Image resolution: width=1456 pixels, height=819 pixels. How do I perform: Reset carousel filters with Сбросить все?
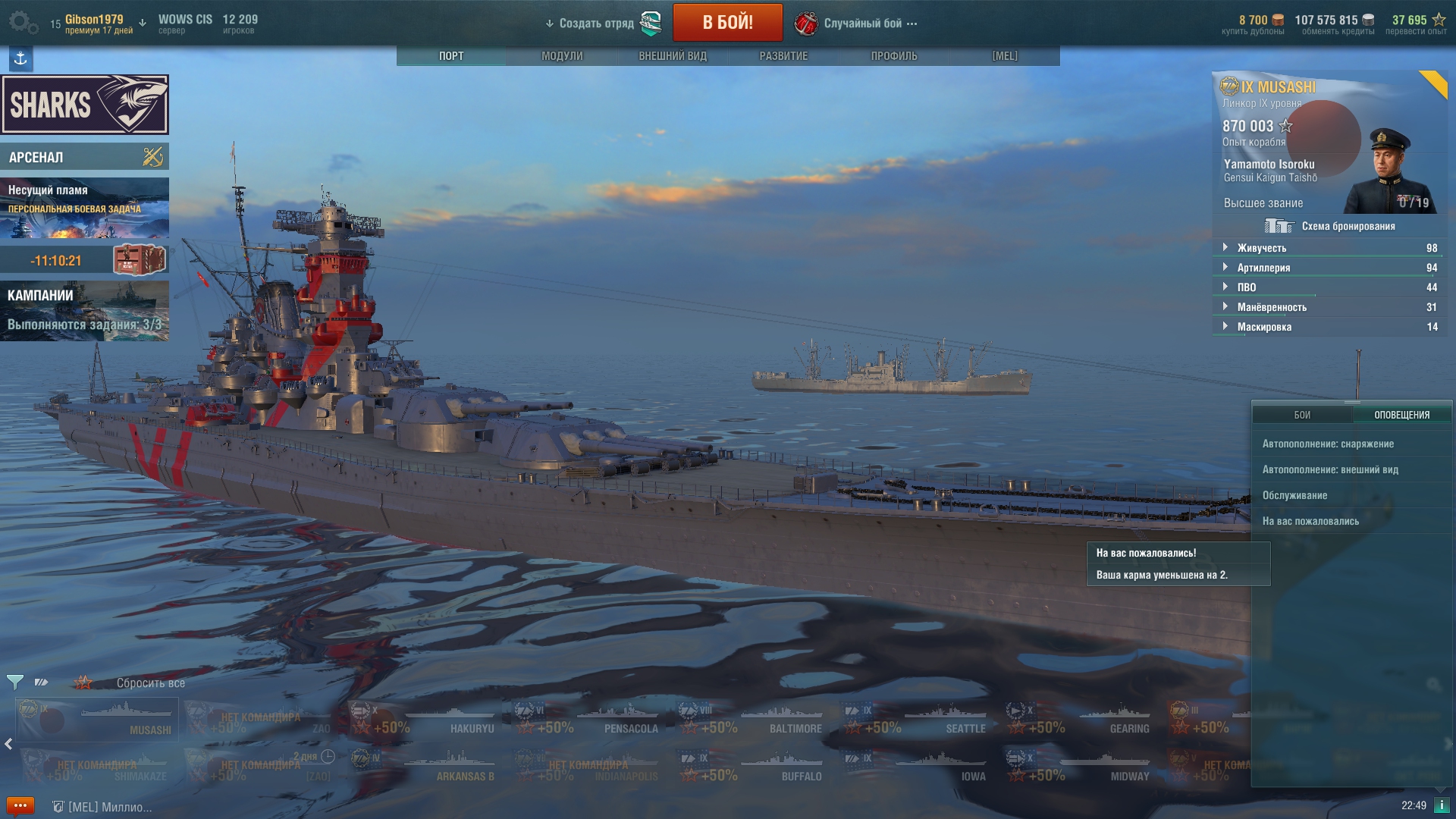(150, 683)
